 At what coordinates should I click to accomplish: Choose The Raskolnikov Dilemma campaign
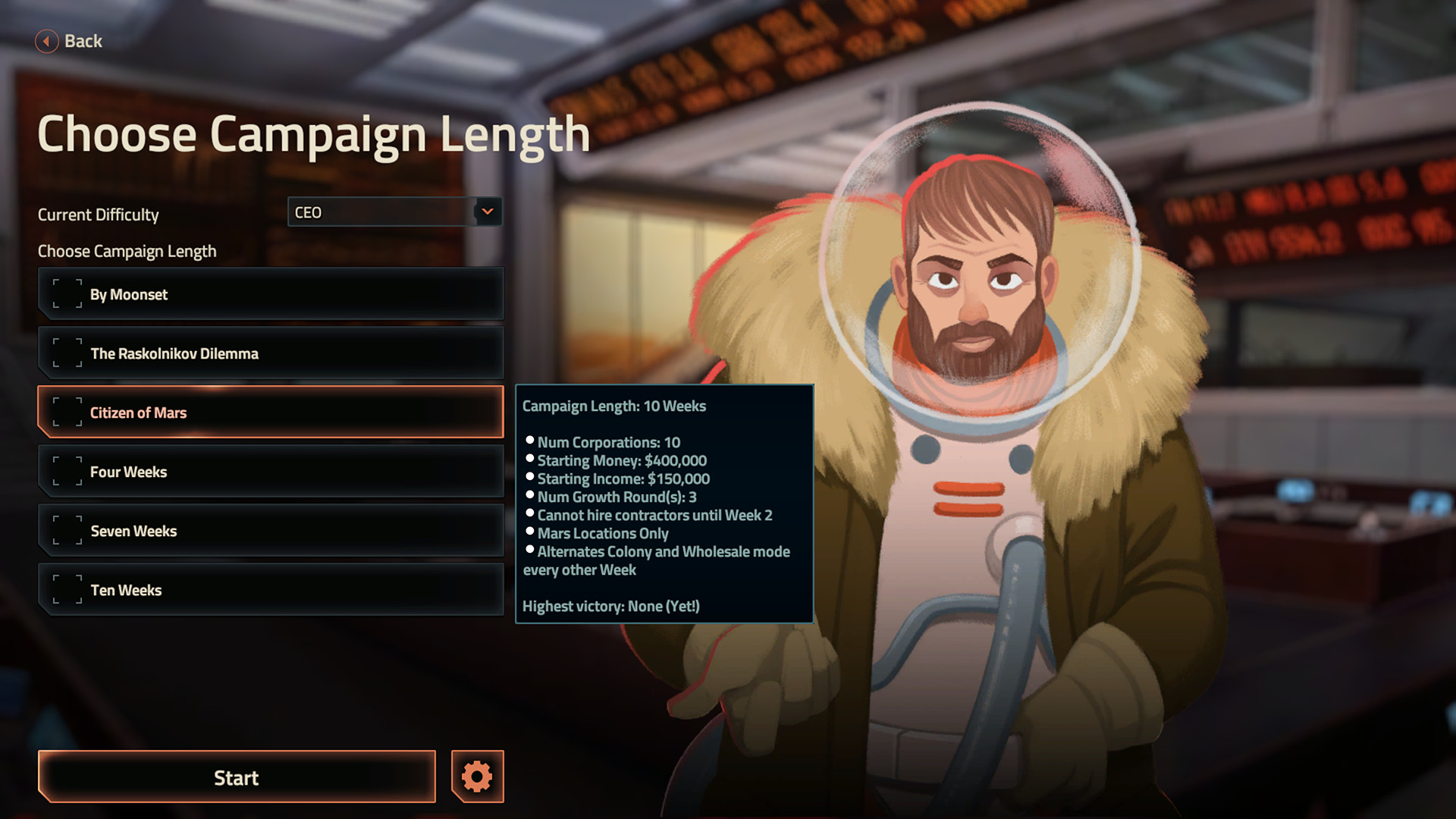[270, 352]
